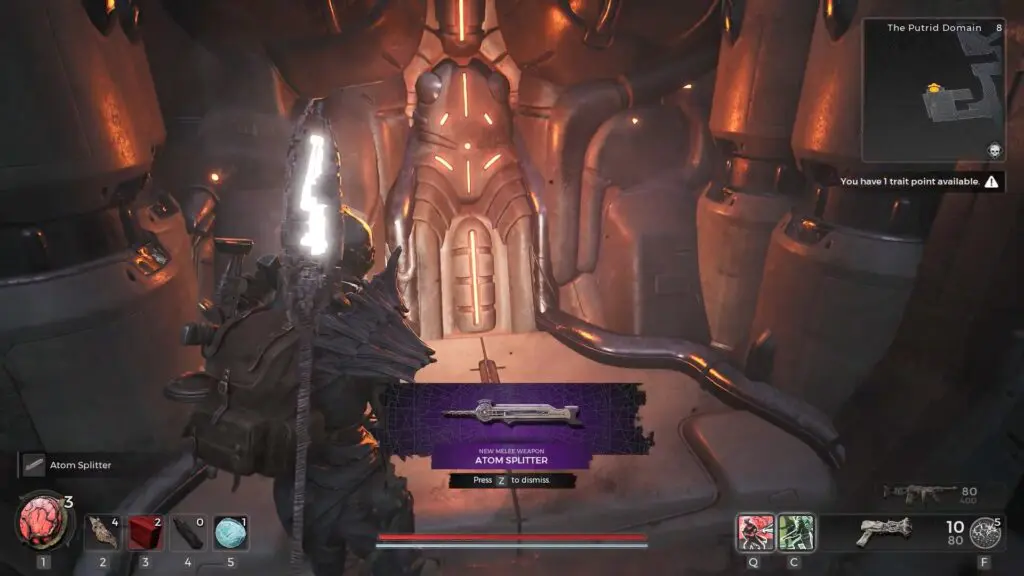This screenshot has width=1024, height=576.
Task: Choose the dark vial consumable slot
Action: point(188,532)
